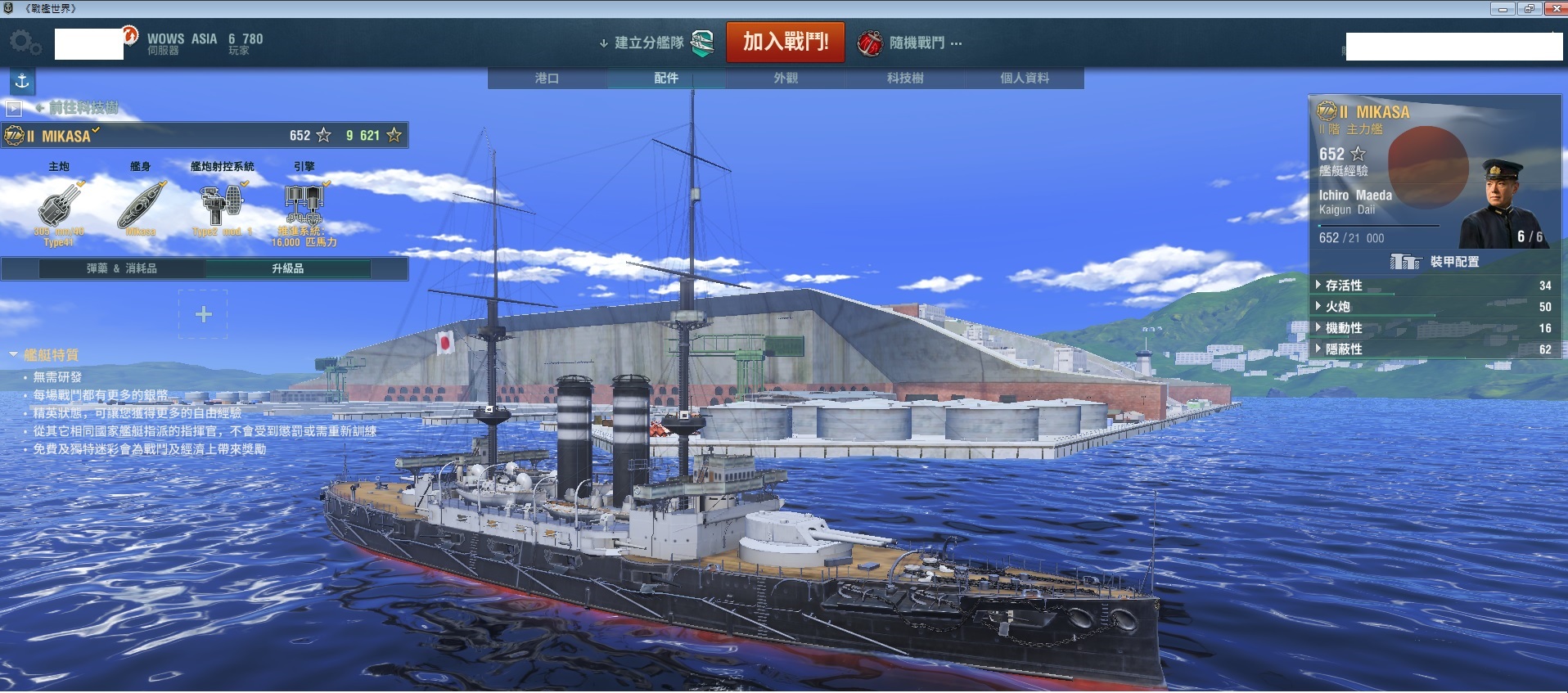Click the red 加入戰鬥! battle button
1568x693 pixels.
click(785, 42)
